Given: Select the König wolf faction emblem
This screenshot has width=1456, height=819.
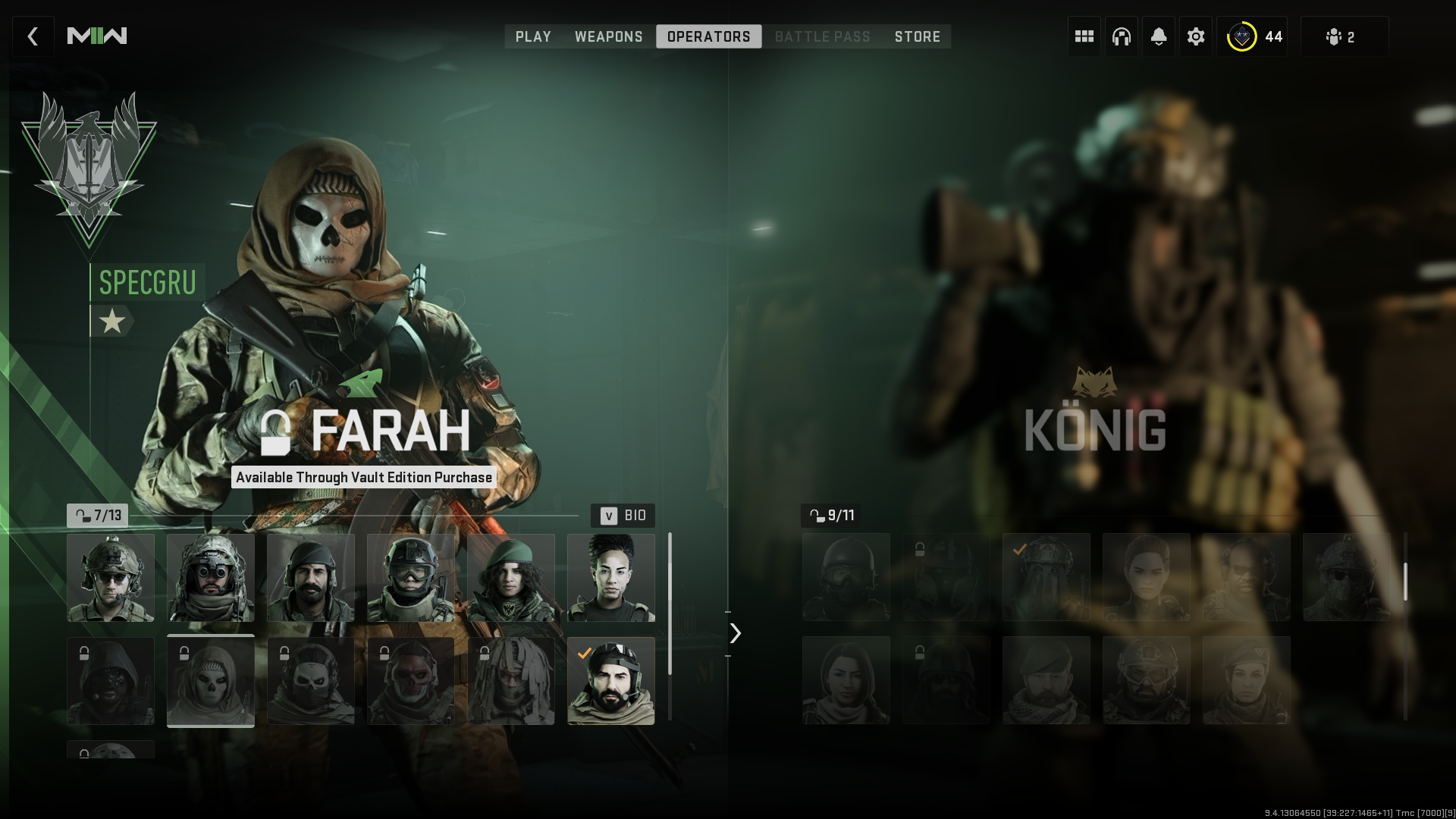Looking at the screenshot, I should tap(1094, 383).
